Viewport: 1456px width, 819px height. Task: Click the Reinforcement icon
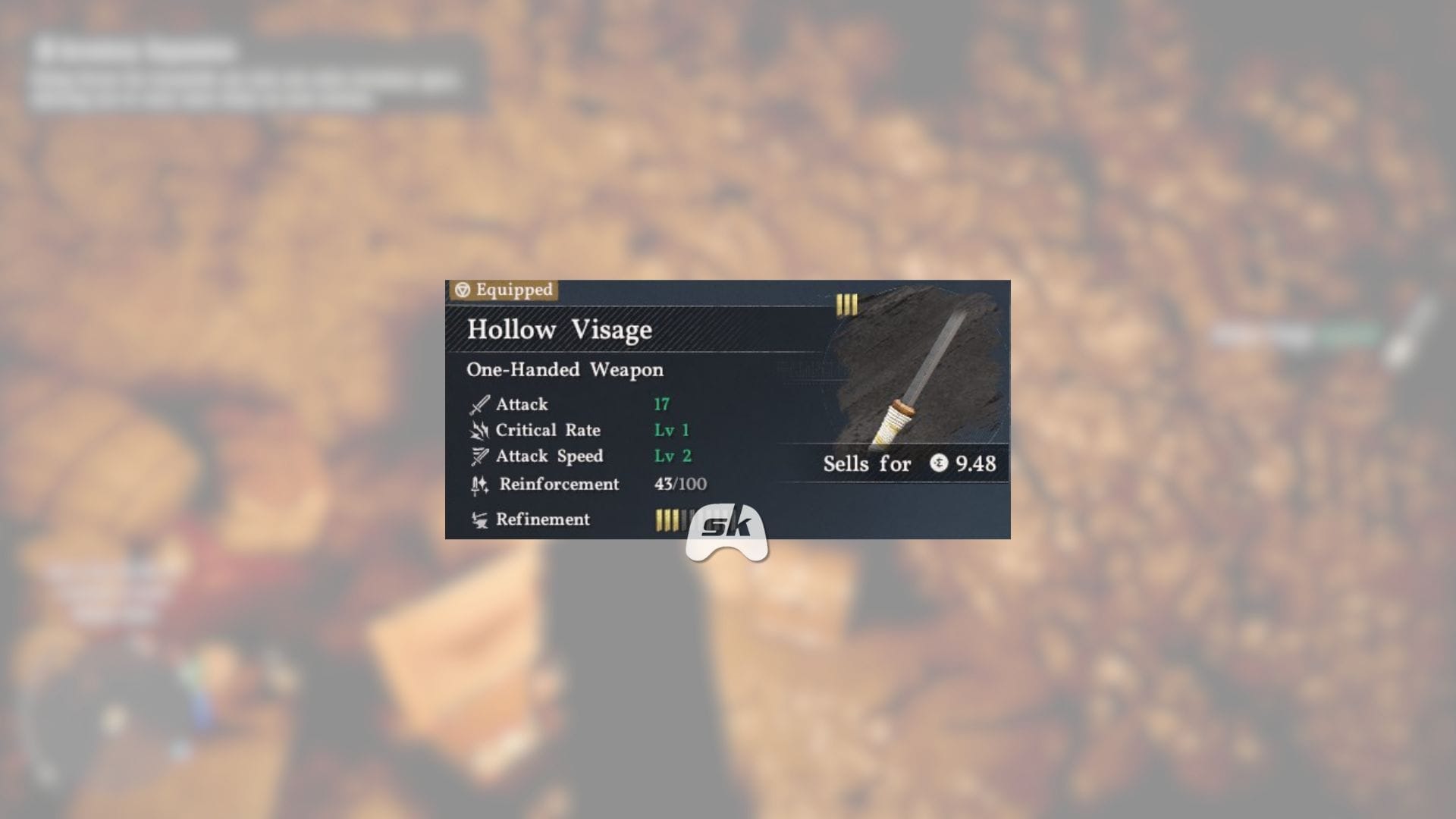477,484
